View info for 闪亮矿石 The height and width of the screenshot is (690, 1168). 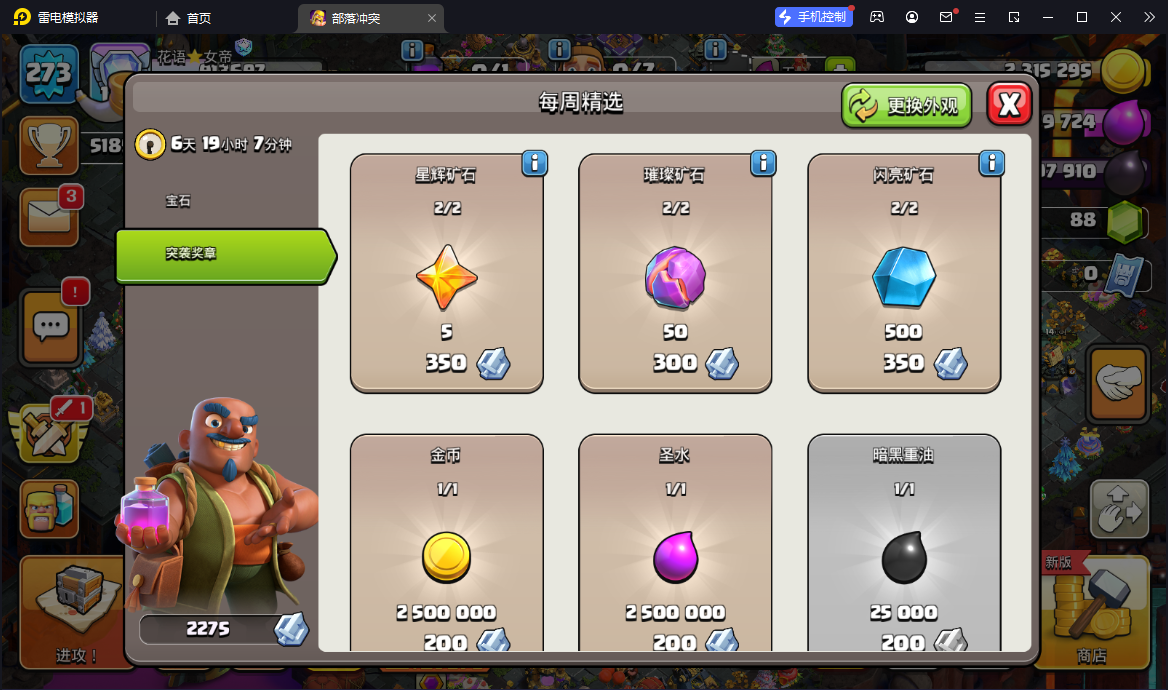pos(992,163)
